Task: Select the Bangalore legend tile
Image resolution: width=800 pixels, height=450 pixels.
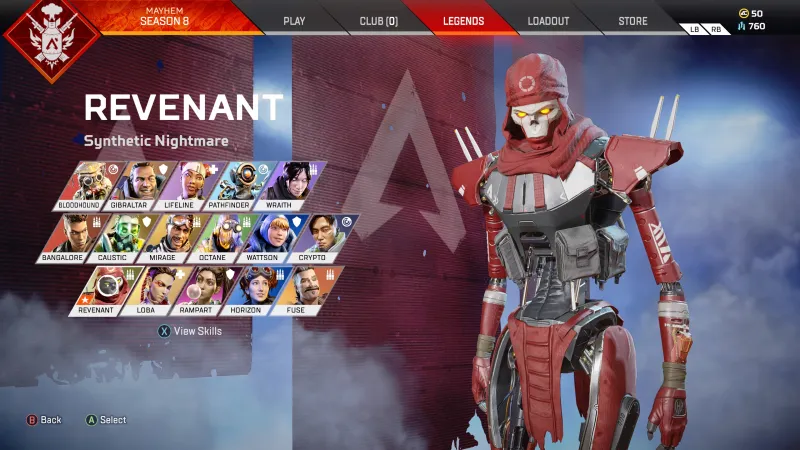Action: coord(67,237)
